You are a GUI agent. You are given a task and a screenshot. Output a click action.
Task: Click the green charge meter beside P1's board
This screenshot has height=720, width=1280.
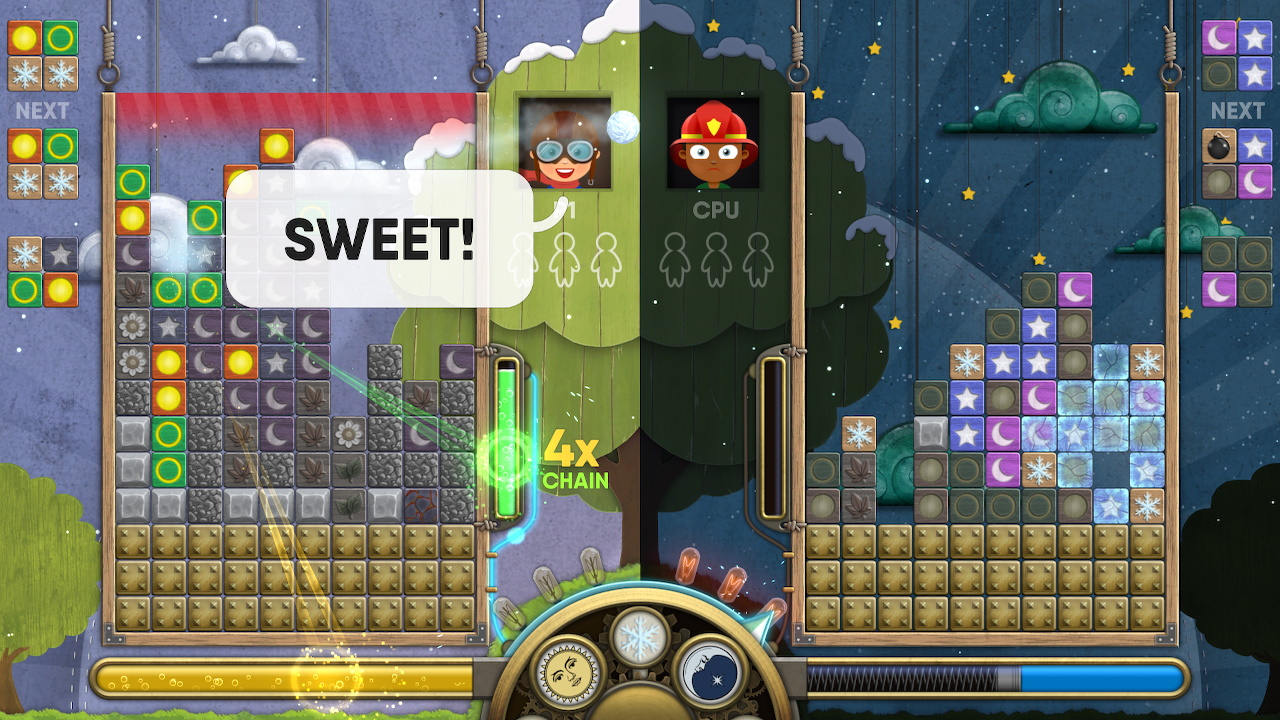pyautogui.click(x=509, y=440)
